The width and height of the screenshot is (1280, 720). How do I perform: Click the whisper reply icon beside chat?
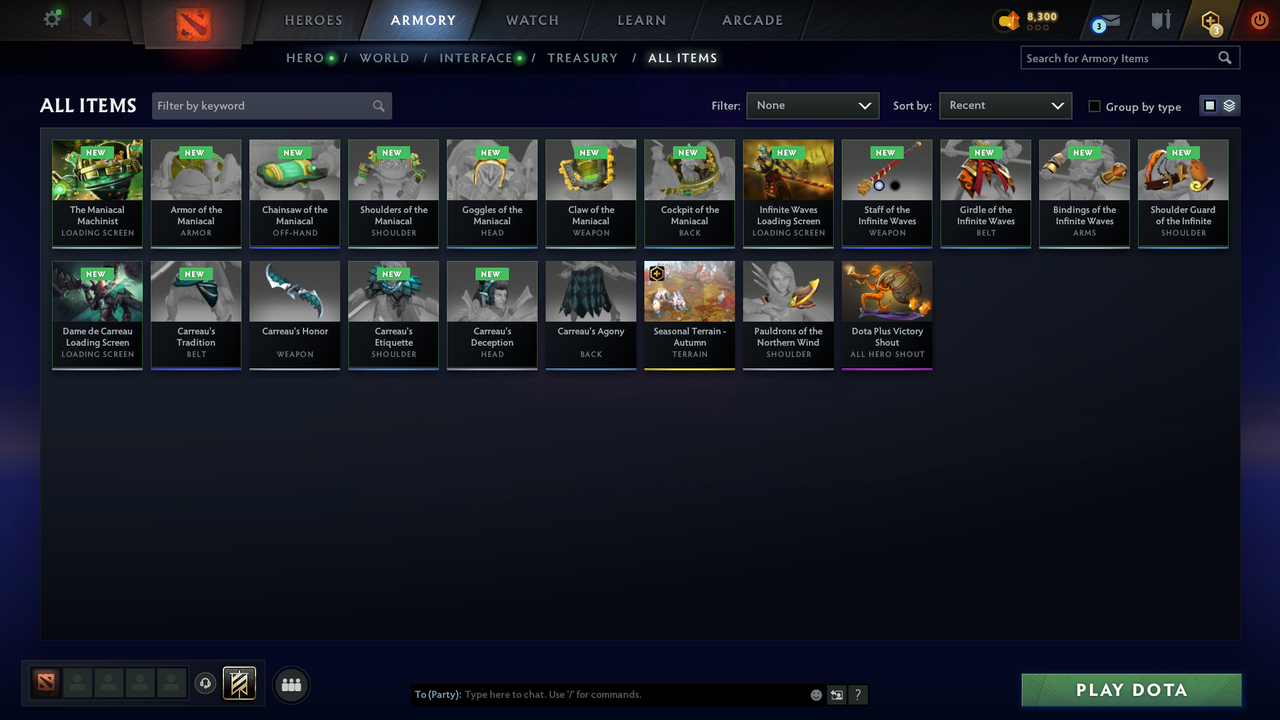pos(837,694)
